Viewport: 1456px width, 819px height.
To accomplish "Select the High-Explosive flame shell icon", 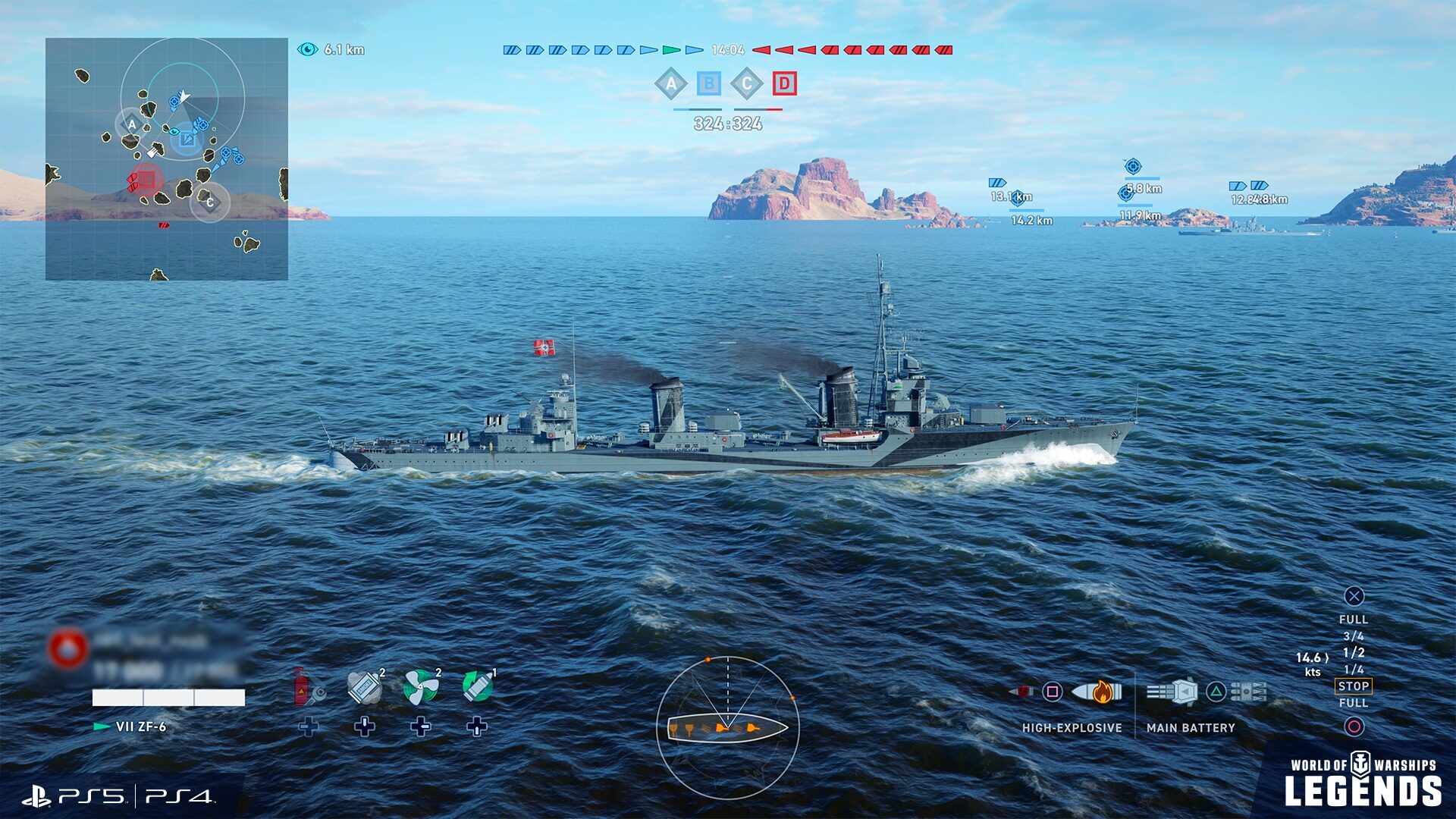I will point(1100,692).
